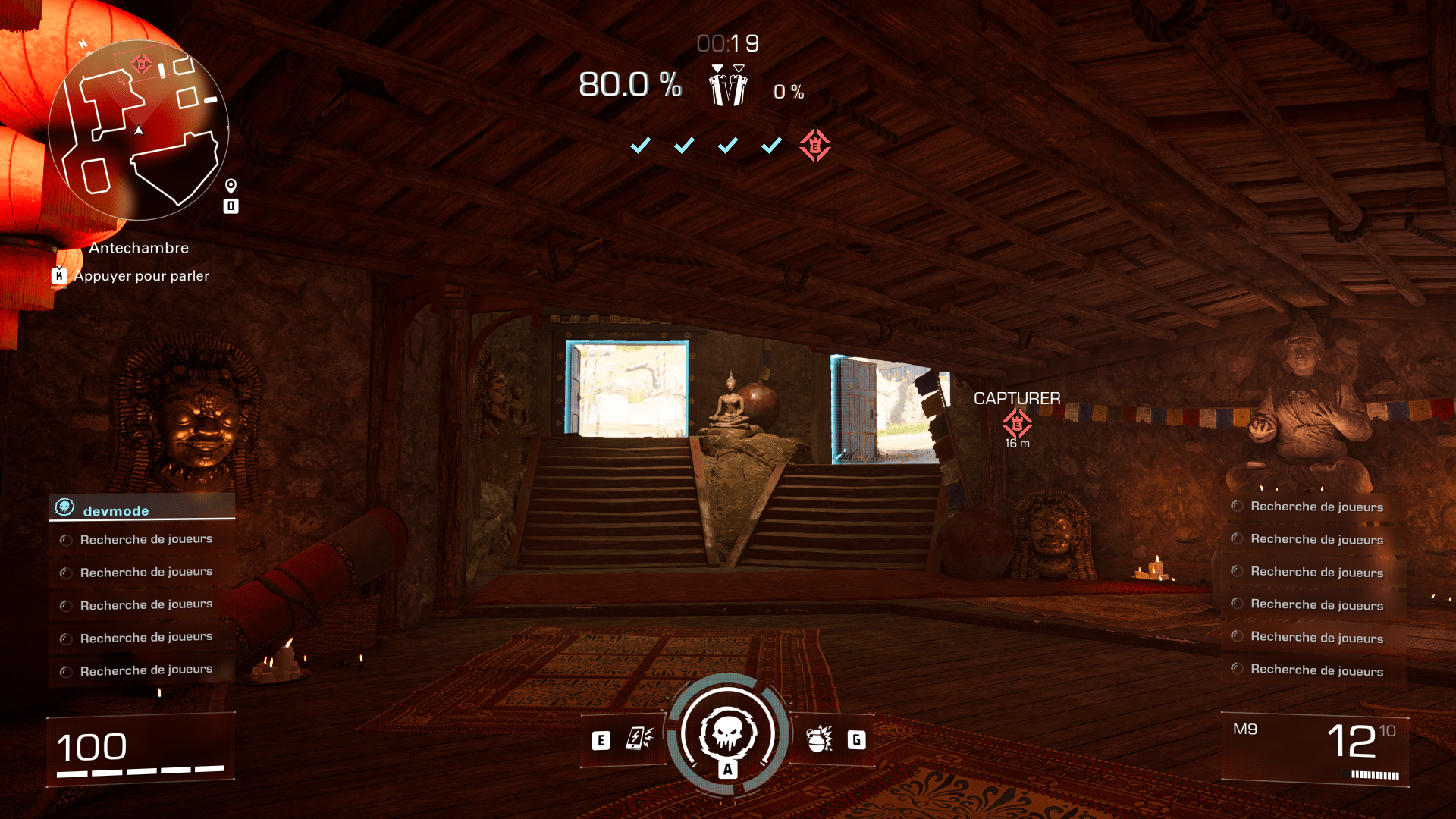1456x819 pixels.
Task: Select the devmode player row
Action: pos(142,509)
